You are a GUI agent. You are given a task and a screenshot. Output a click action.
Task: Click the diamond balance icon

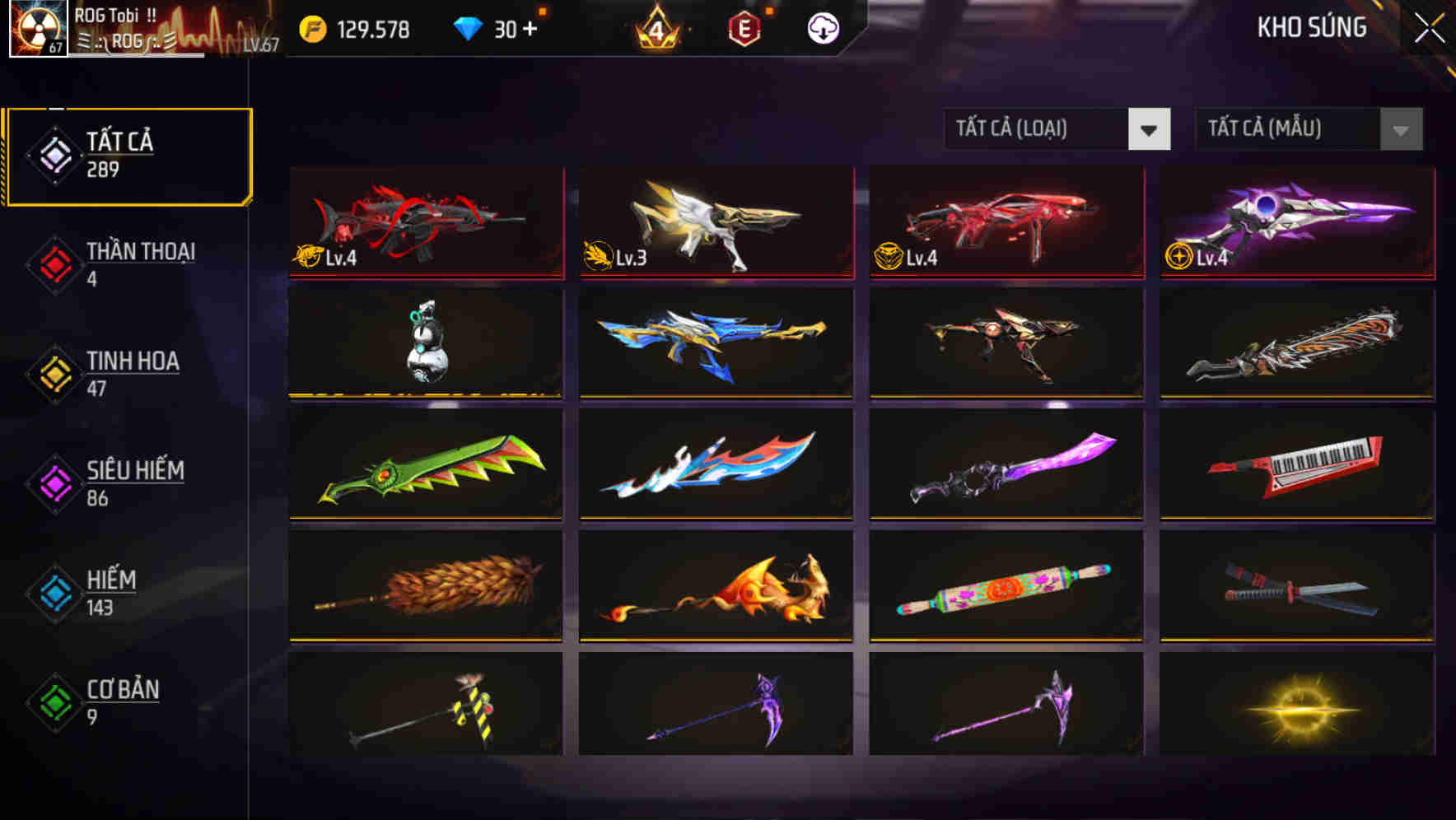tap(468, 29)
